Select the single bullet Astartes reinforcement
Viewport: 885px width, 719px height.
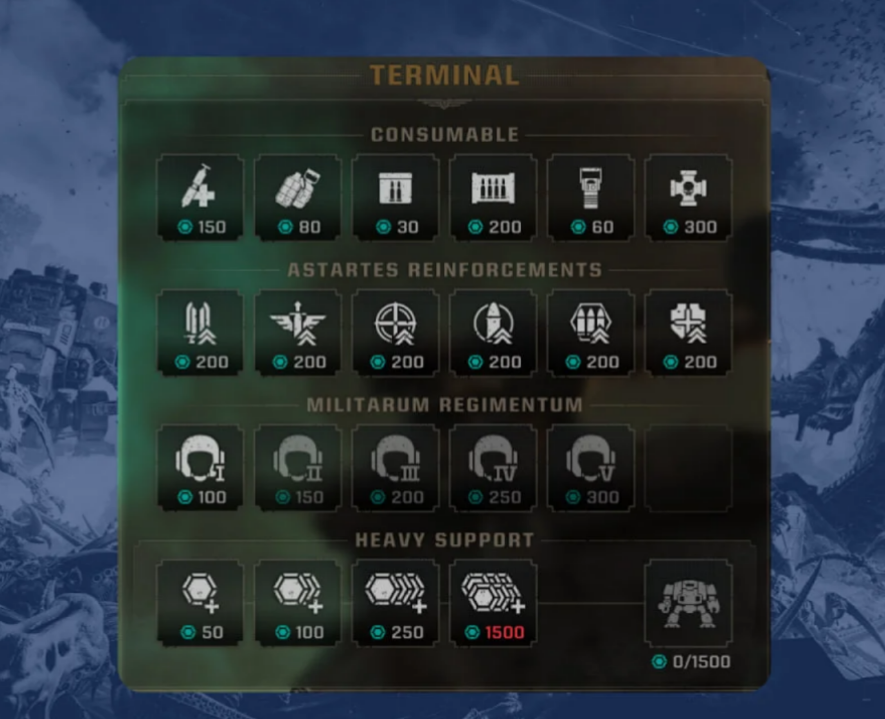tap(493, 332)
